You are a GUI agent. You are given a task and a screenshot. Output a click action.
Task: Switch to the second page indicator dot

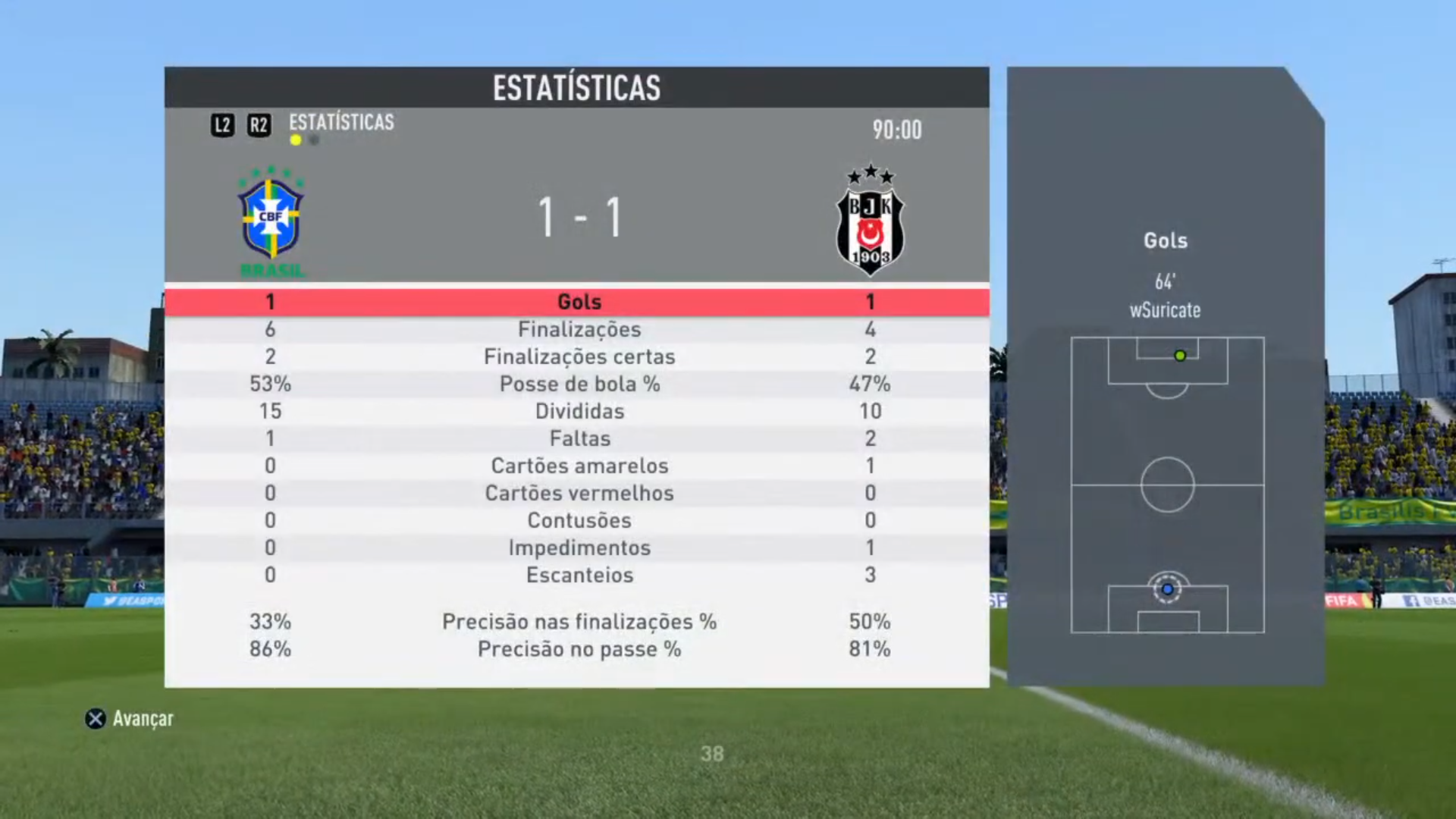(x=314, y=140)
